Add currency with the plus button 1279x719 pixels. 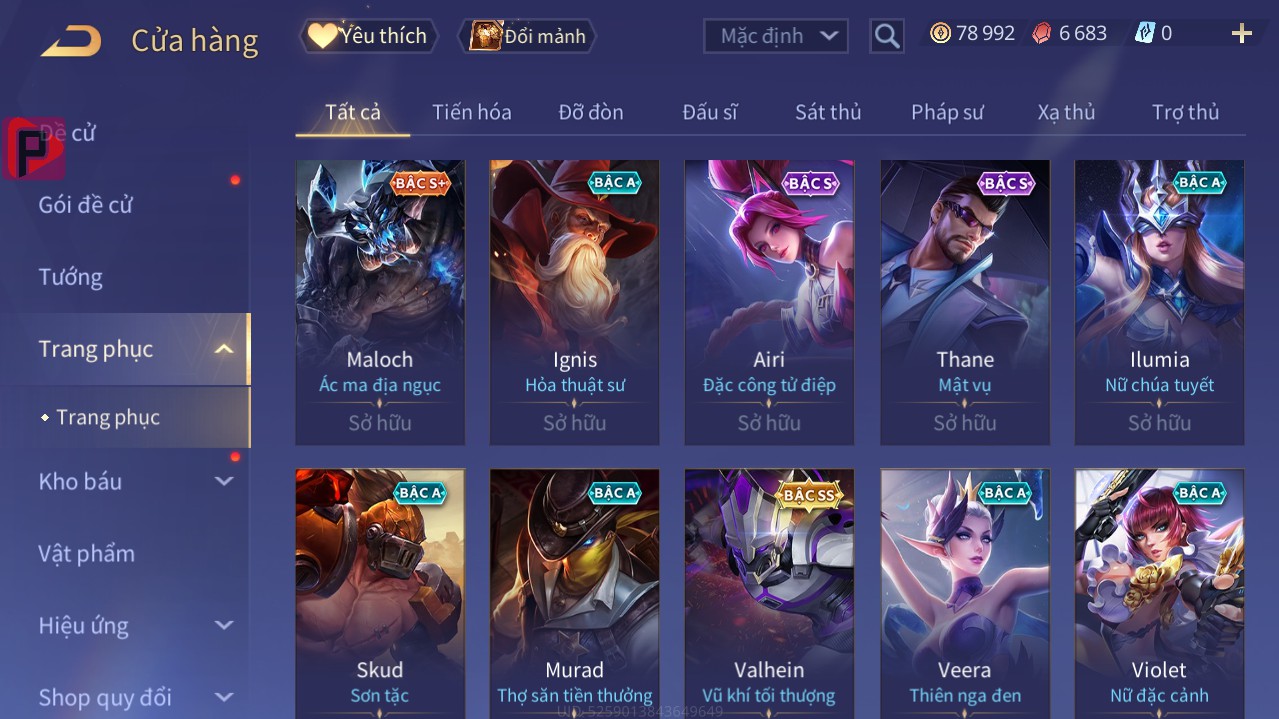pyautogui.click(x=1241, y=34)
